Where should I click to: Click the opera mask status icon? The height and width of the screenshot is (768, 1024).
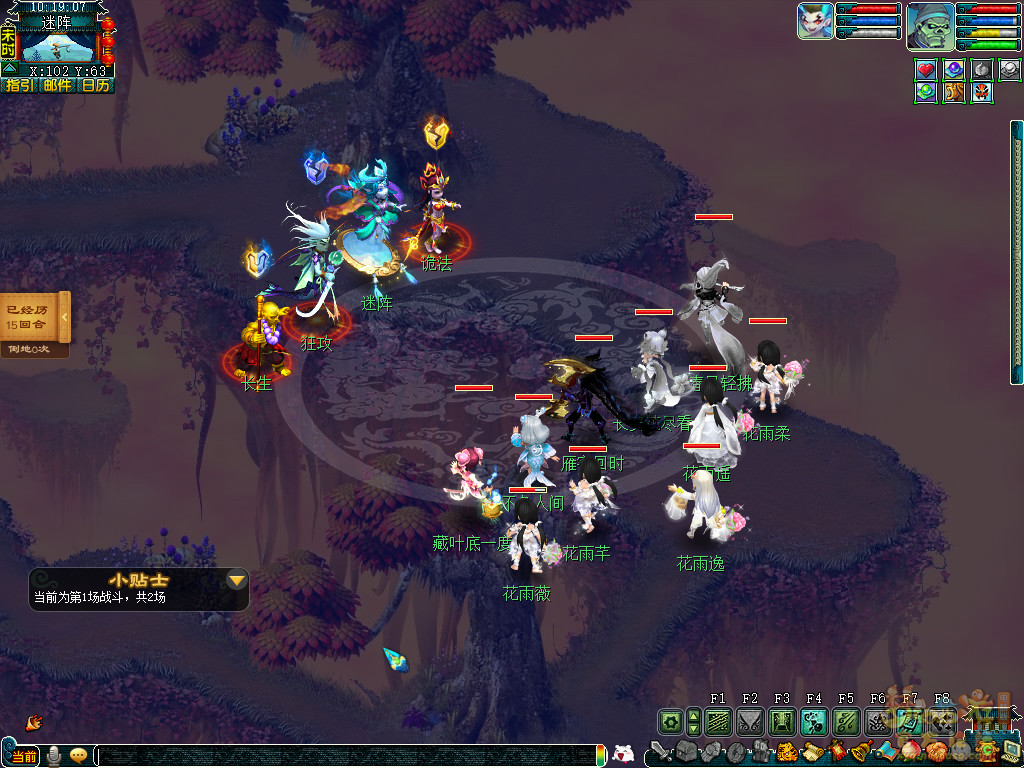tap(982, 92)
